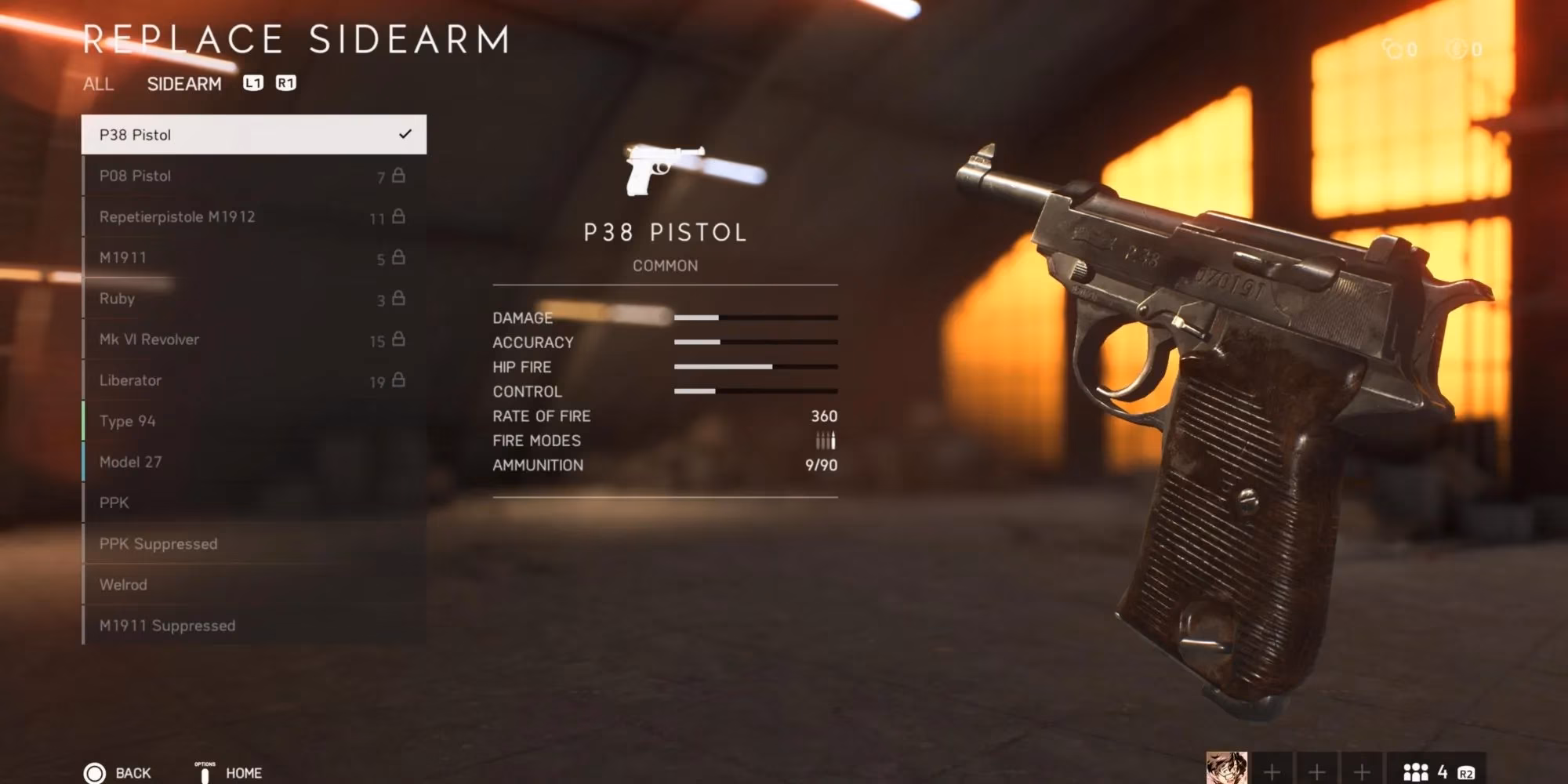Click the ACCURACY stat bar
This screenshot has width=1568, height=784.
pos(757,342)
